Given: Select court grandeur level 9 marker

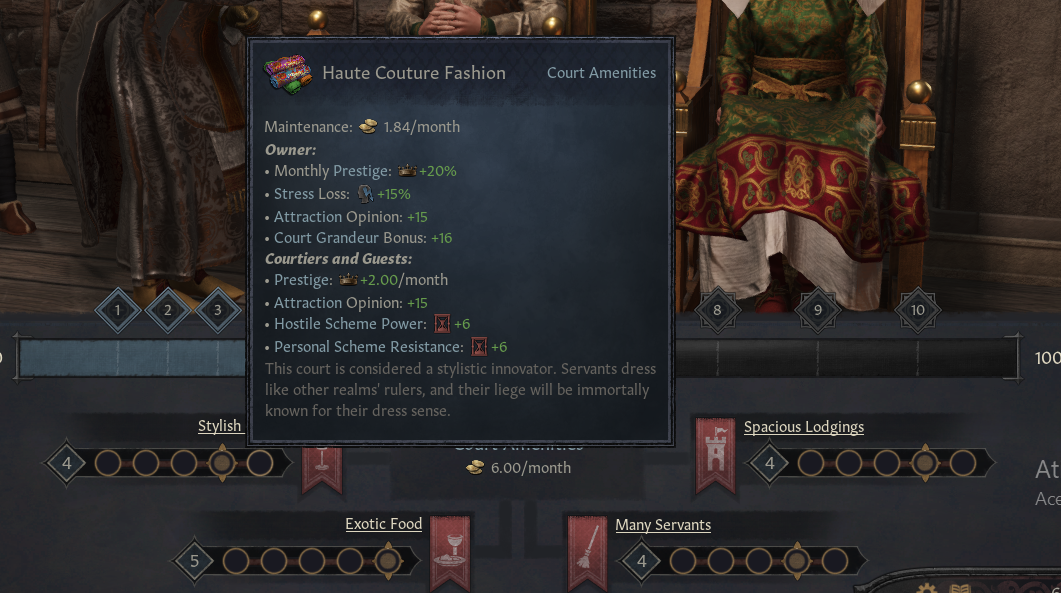Looking at the screenshot, I should 818,310.
